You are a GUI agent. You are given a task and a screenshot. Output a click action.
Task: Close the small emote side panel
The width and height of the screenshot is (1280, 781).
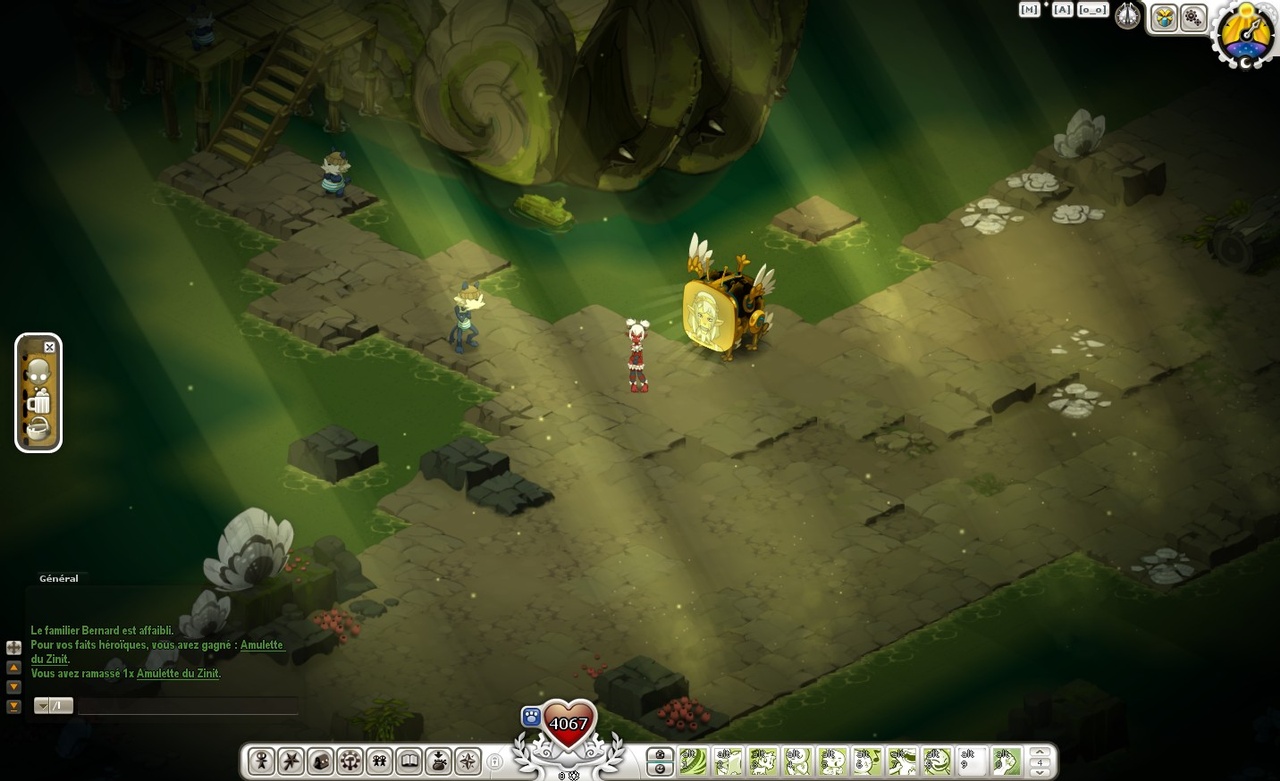50,347
